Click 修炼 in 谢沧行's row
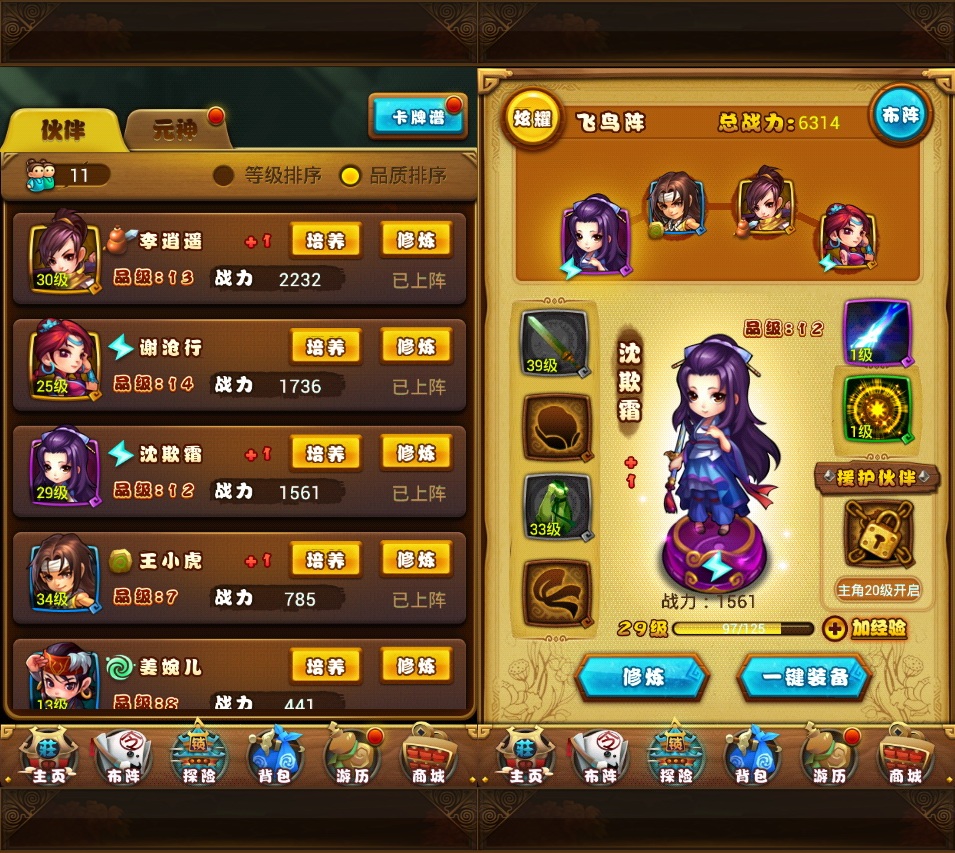Screen dimensions: 955x853 tap(416, 347)
